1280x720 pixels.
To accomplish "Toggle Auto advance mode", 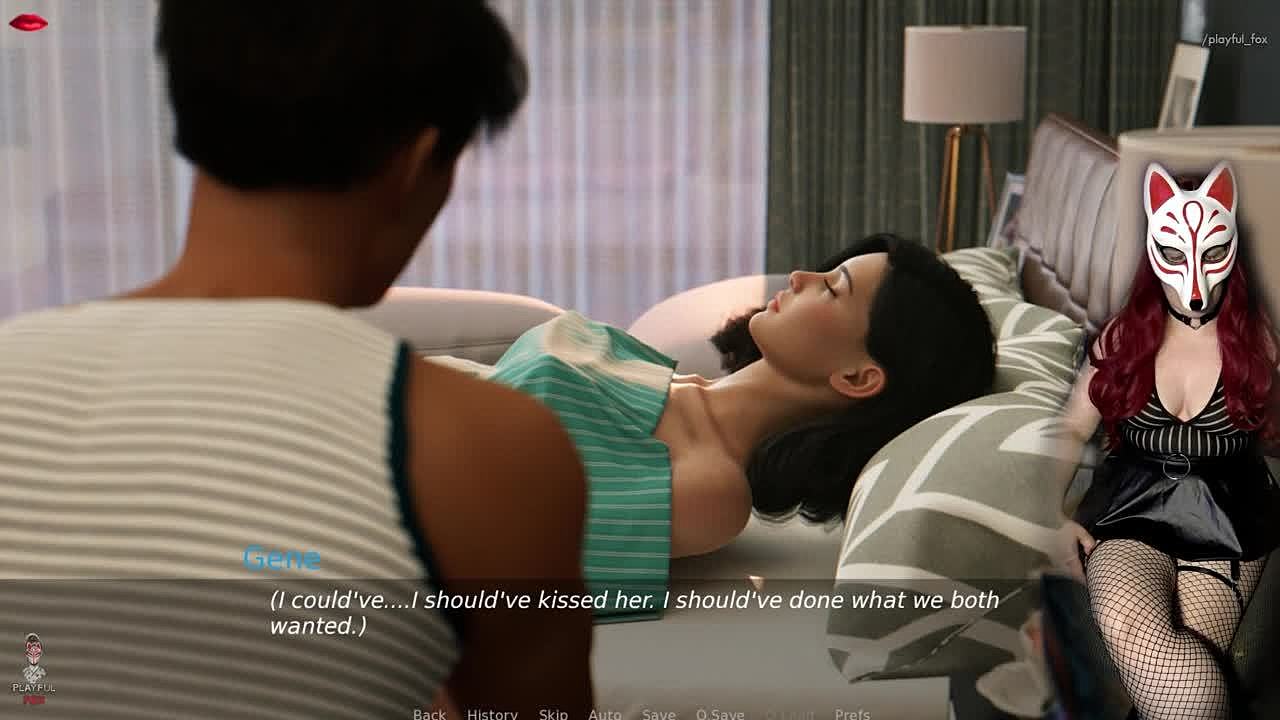I will click(x=604, y=714).
